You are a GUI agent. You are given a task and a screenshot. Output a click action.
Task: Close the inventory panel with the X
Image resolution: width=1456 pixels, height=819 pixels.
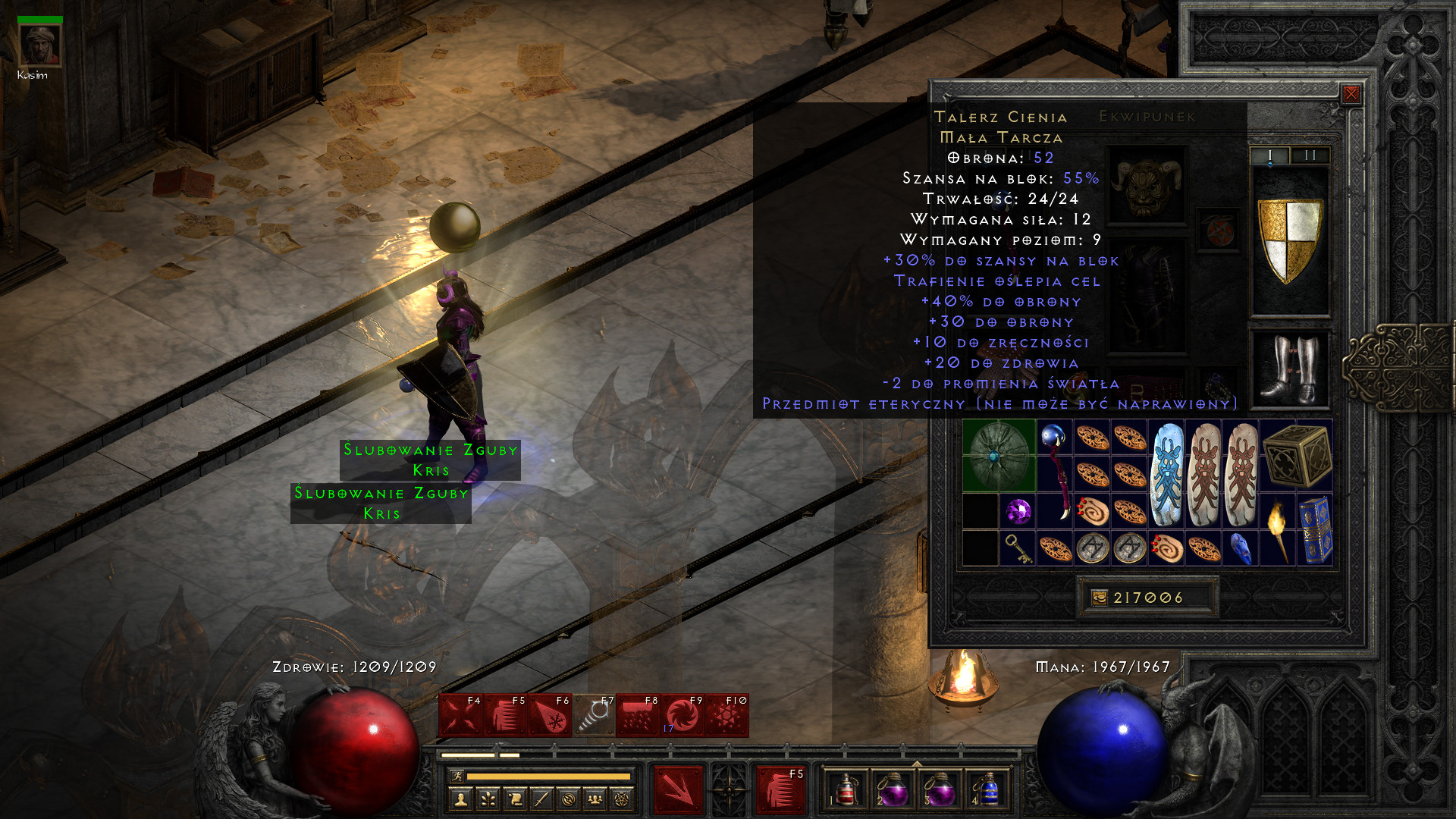pyautogui.click(x=1351, y=94)
